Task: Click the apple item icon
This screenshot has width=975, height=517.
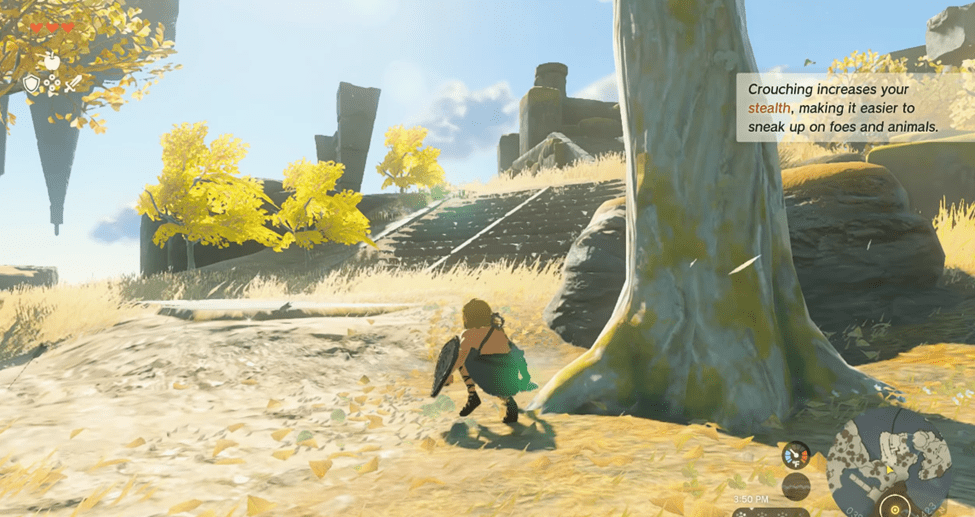Action: coord(51,63)
